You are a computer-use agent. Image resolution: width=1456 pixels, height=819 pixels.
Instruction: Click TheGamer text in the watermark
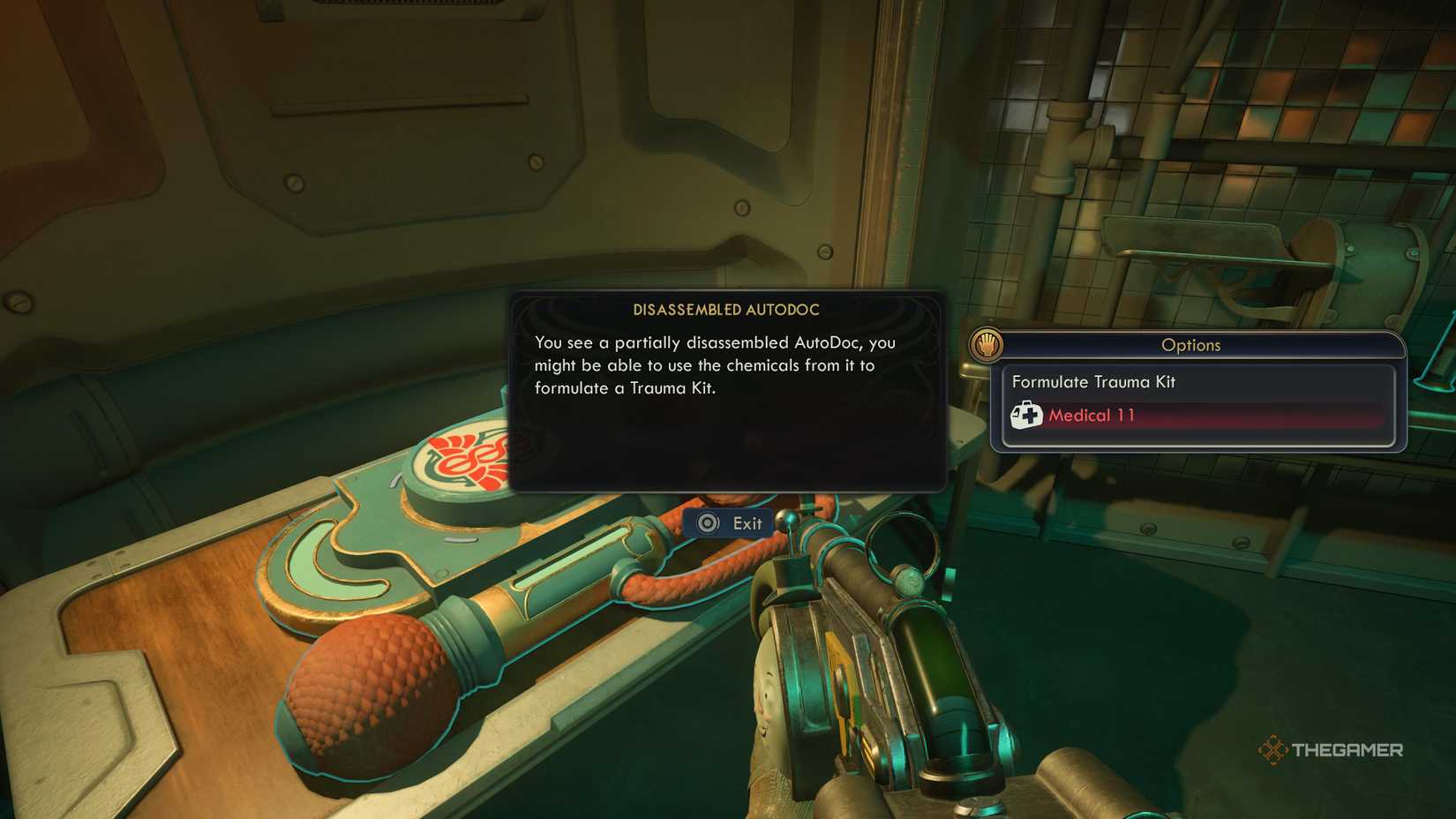1348,749
